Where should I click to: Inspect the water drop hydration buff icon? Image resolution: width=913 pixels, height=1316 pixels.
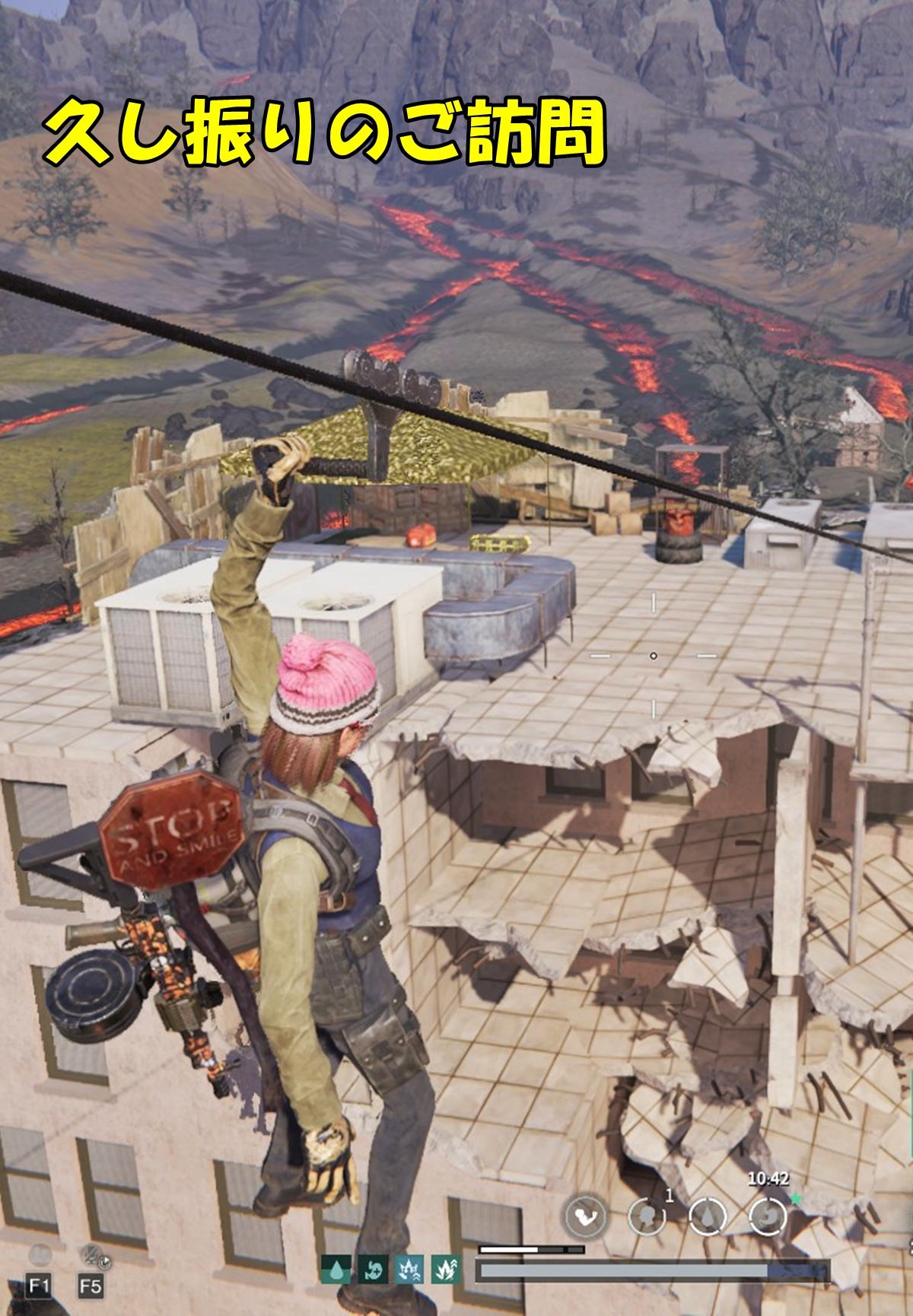coord(336,1268)
